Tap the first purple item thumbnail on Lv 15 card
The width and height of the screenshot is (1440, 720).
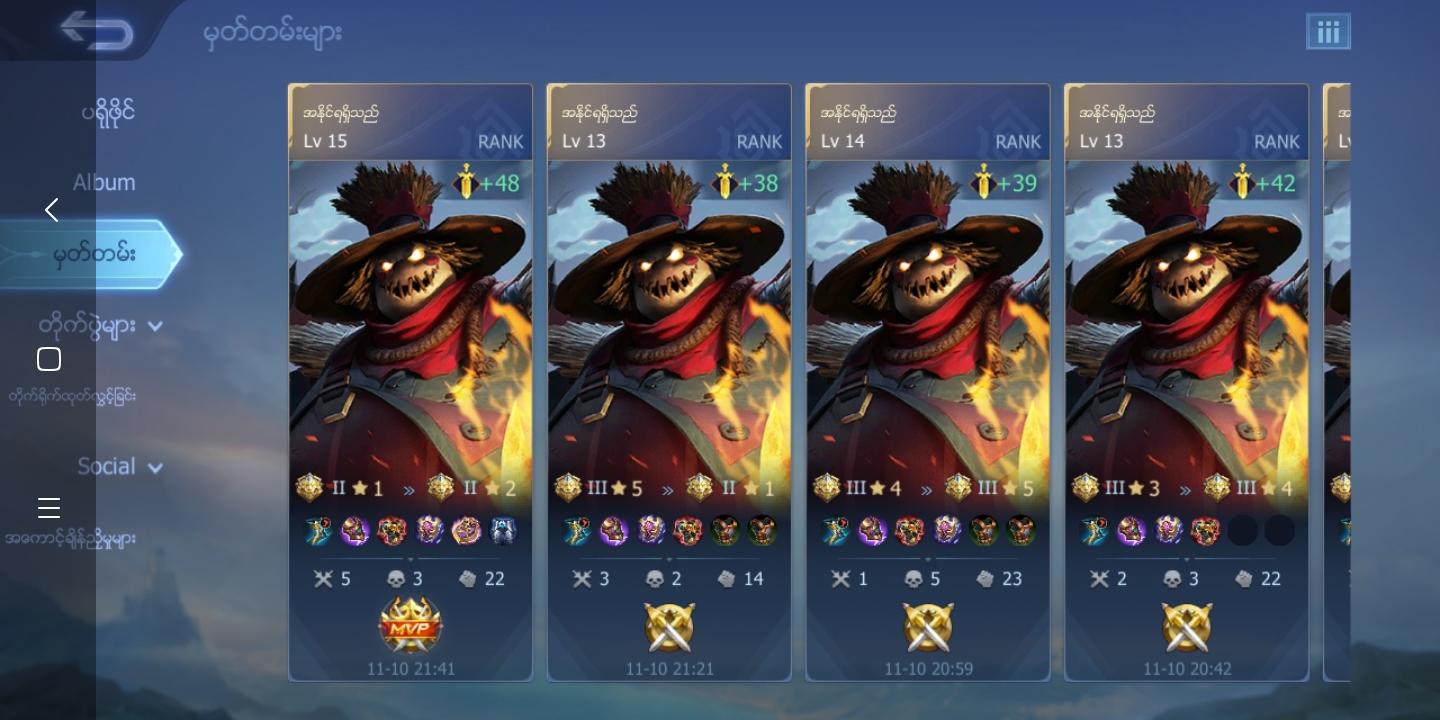click(x=356, y=531)
